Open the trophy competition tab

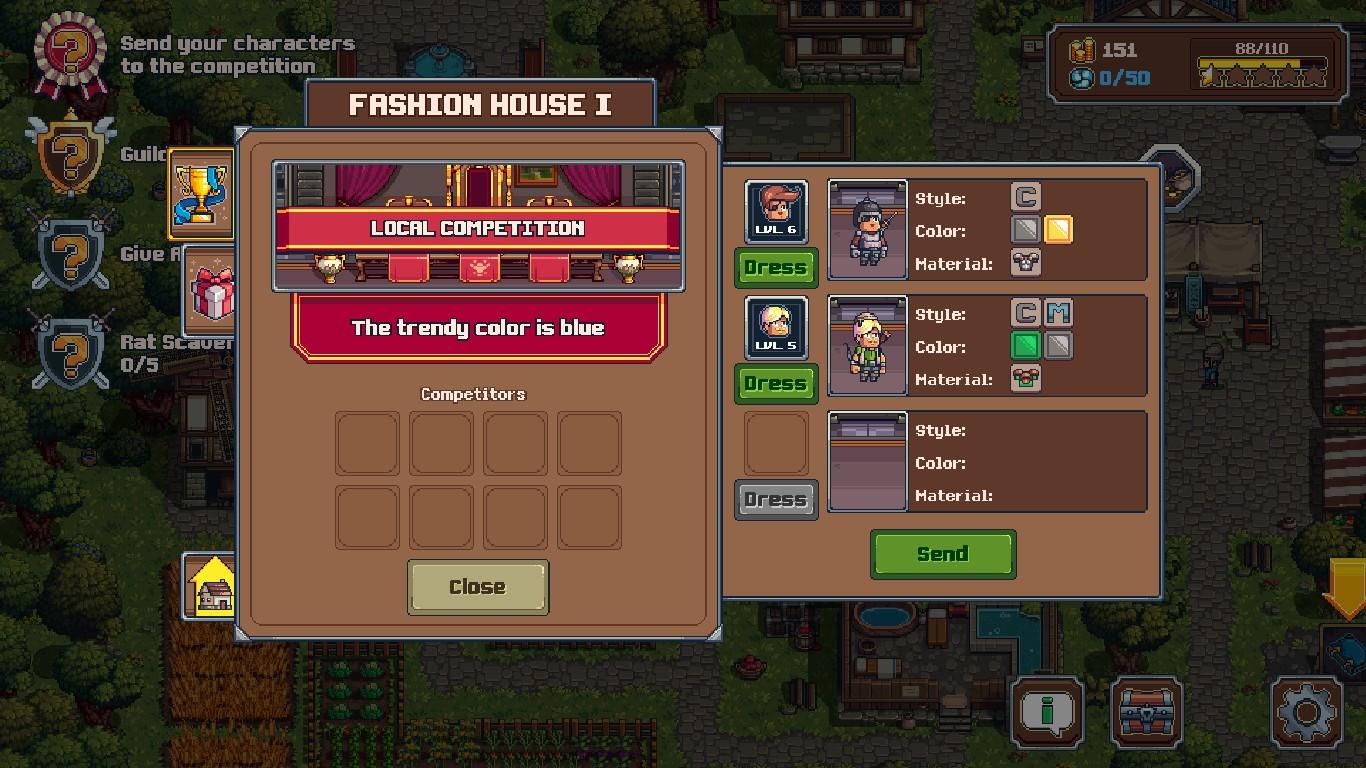click(201, 193)
